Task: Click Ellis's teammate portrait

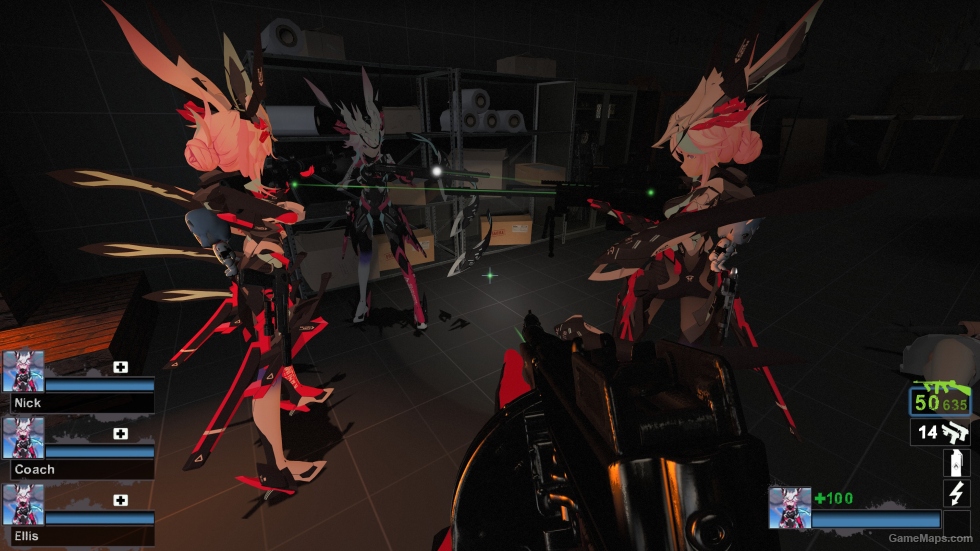Action: (23, 504)
